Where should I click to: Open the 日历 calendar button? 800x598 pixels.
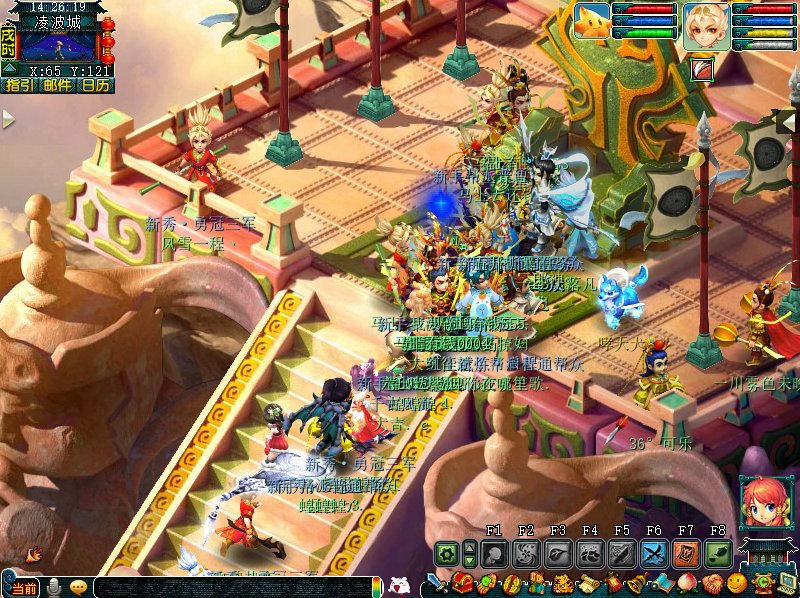(x=96, y=86)
